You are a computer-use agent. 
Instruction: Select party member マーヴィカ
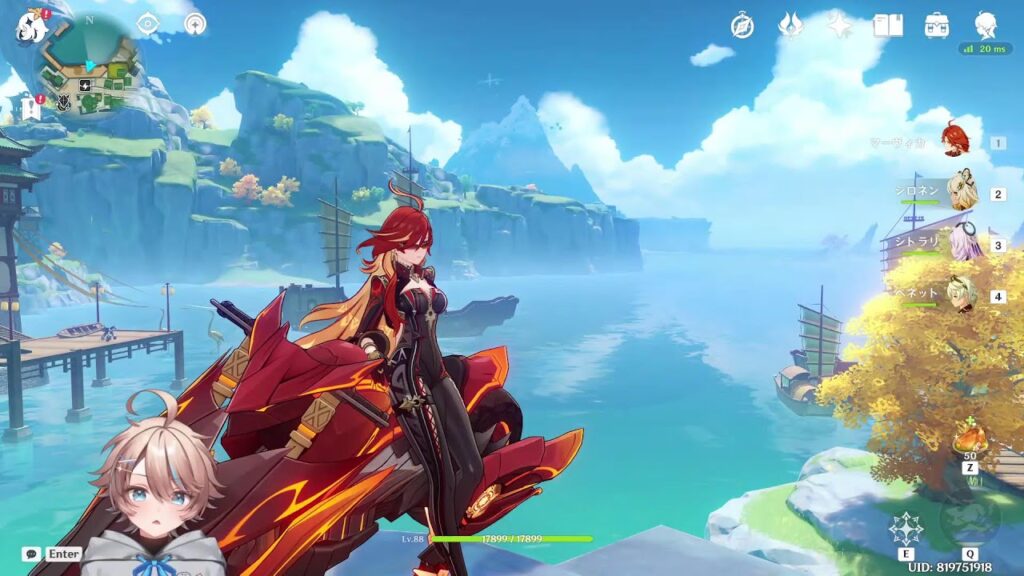pos(956,141)
